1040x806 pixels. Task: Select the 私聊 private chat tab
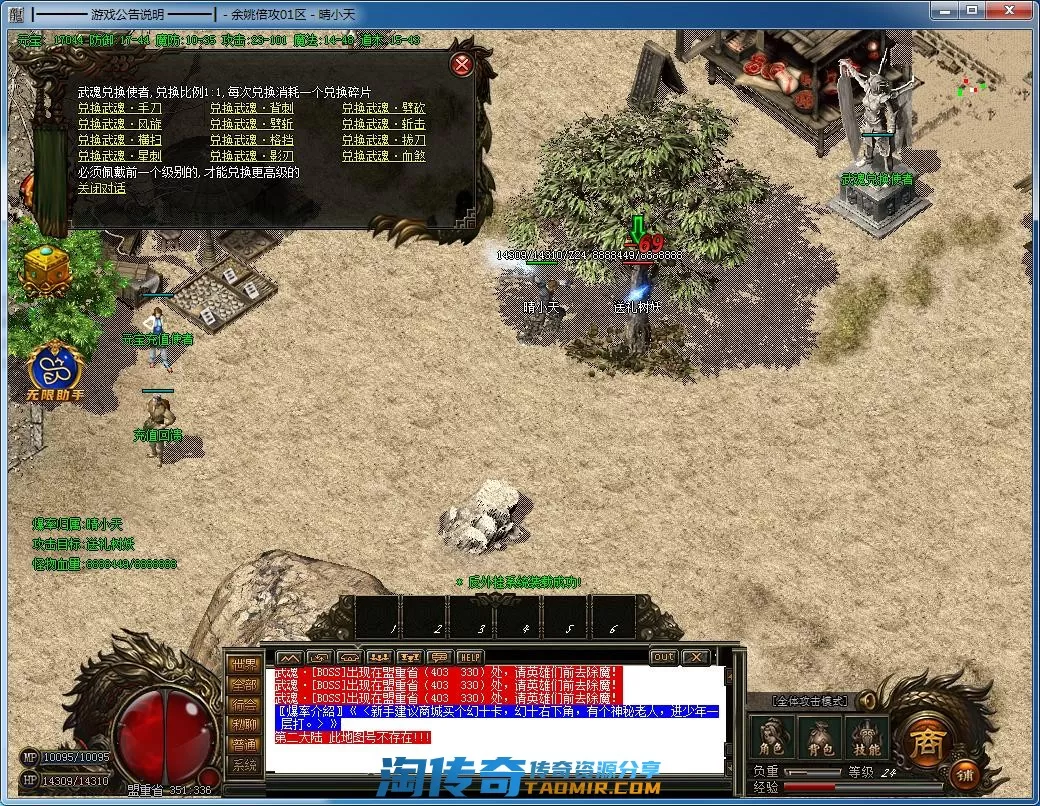click(x=243, y=725)
